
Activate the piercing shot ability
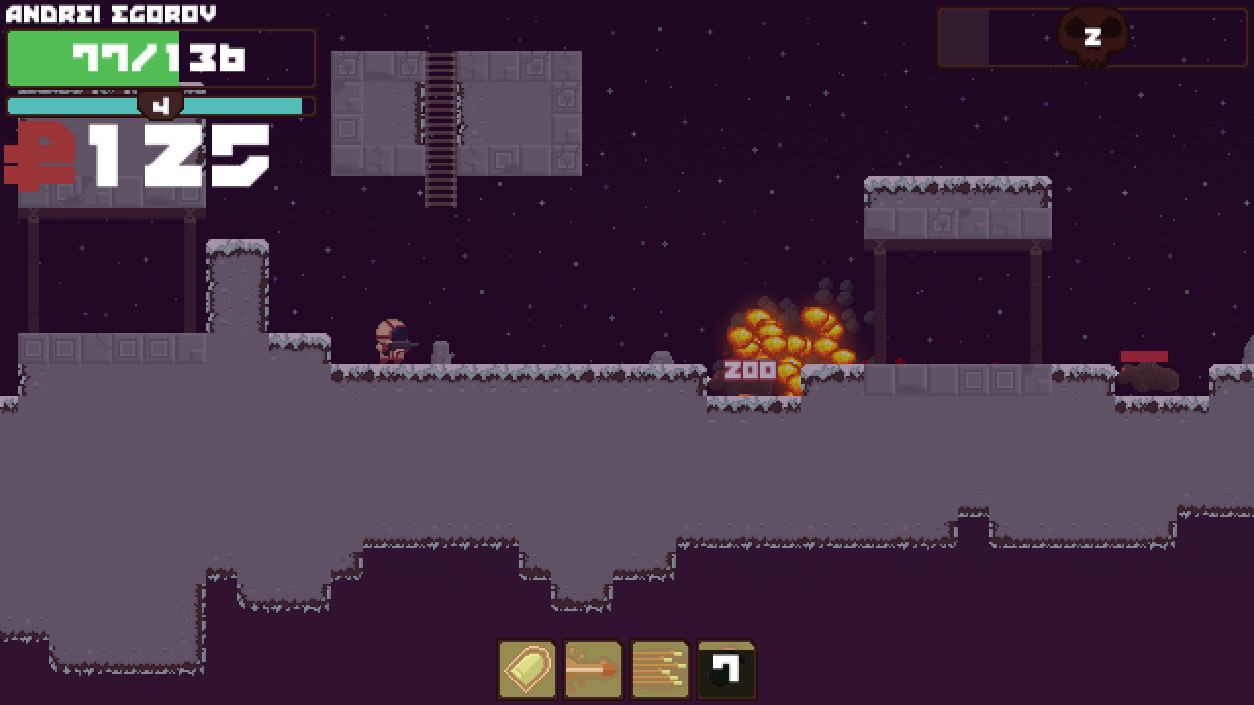coord(593,669)
